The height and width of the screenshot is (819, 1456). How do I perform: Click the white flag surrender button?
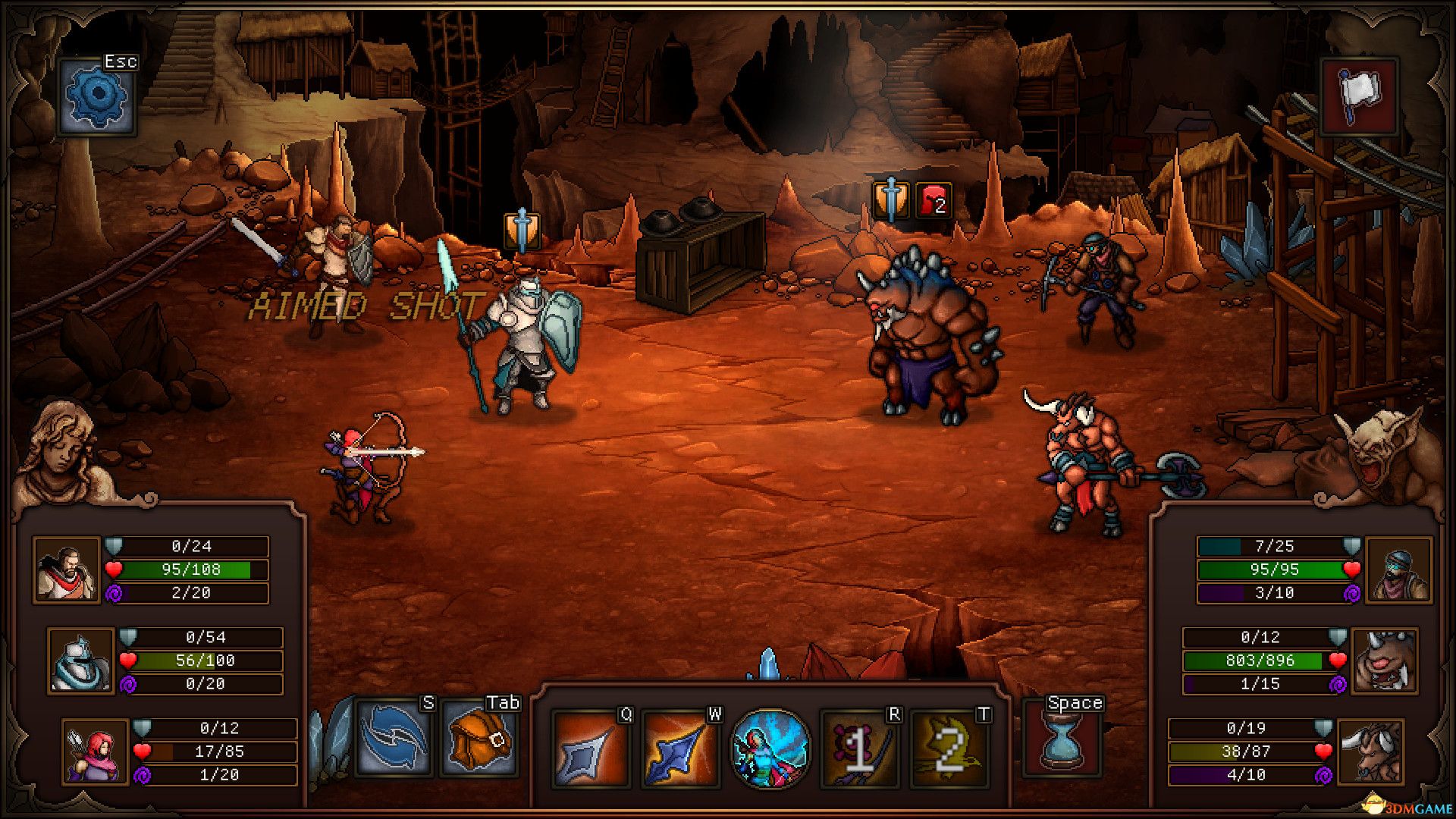(x=1359, y=96)
